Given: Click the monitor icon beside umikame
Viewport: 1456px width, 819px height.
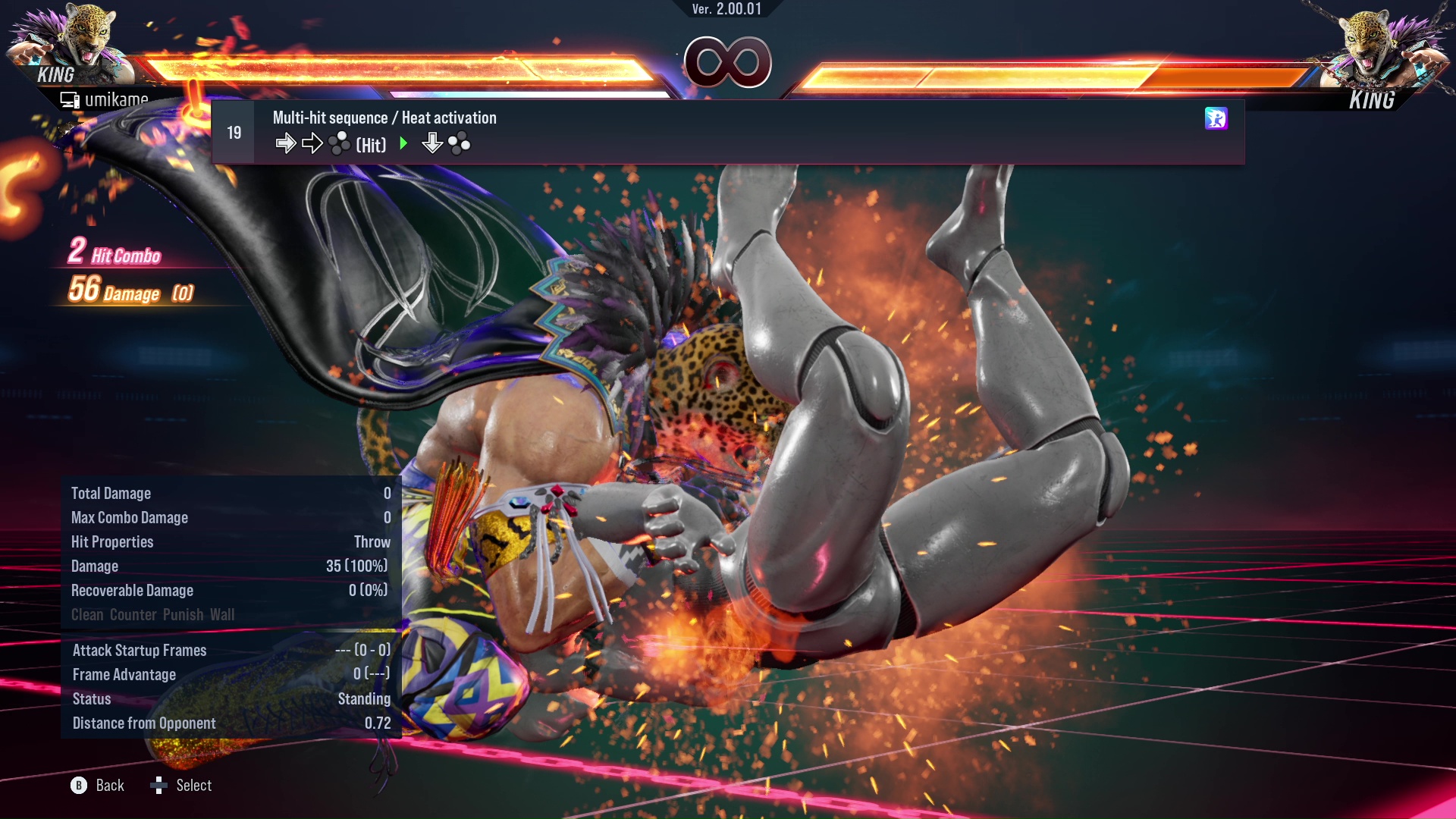Looking at the screenshot, I should (x=71, y=99).
